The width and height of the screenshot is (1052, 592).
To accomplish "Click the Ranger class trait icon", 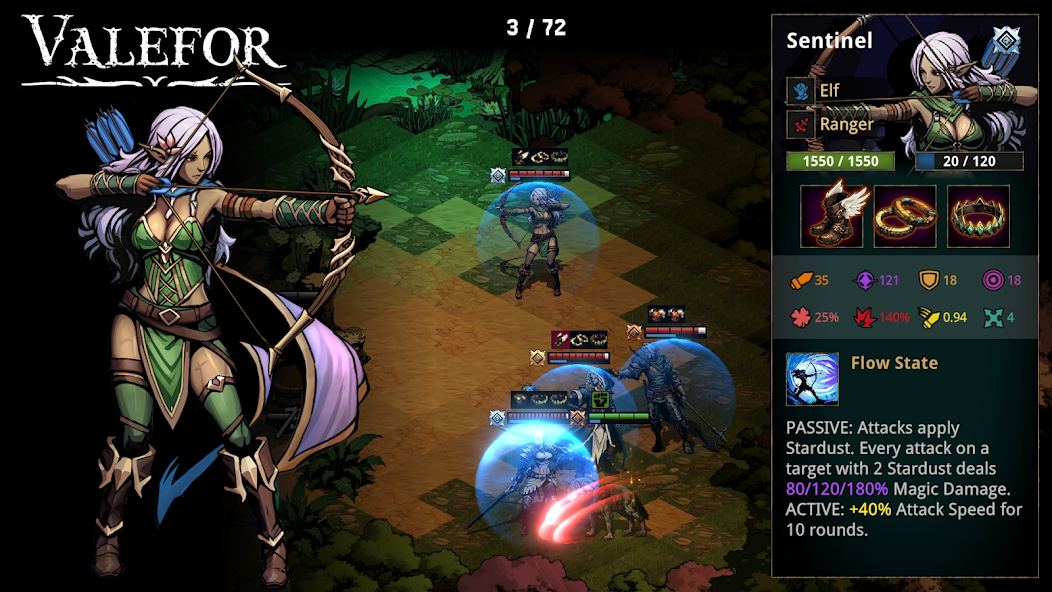I will coord(801,125).
